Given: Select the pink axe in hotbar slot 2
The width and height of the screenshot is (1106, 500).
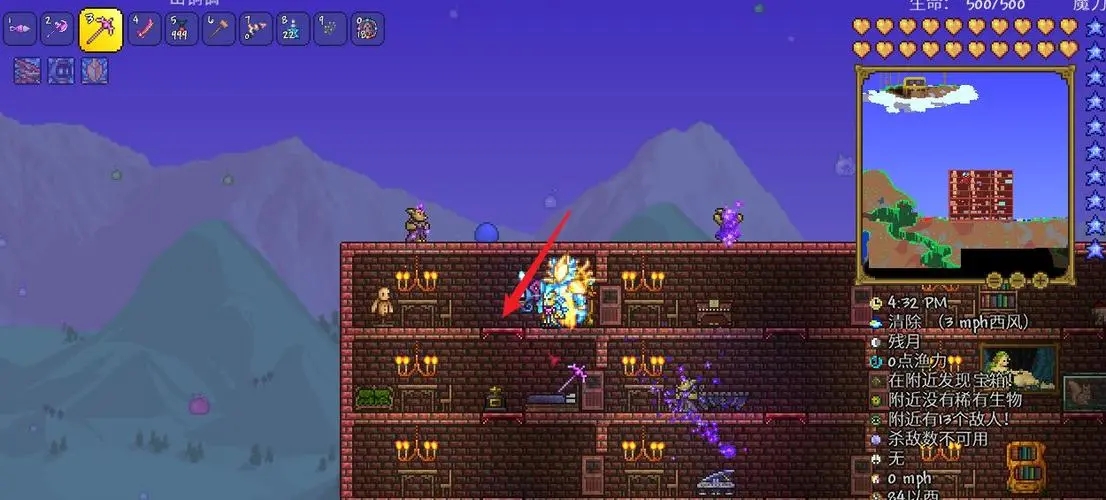Looking at the screenshot, I should coord(59,29).
